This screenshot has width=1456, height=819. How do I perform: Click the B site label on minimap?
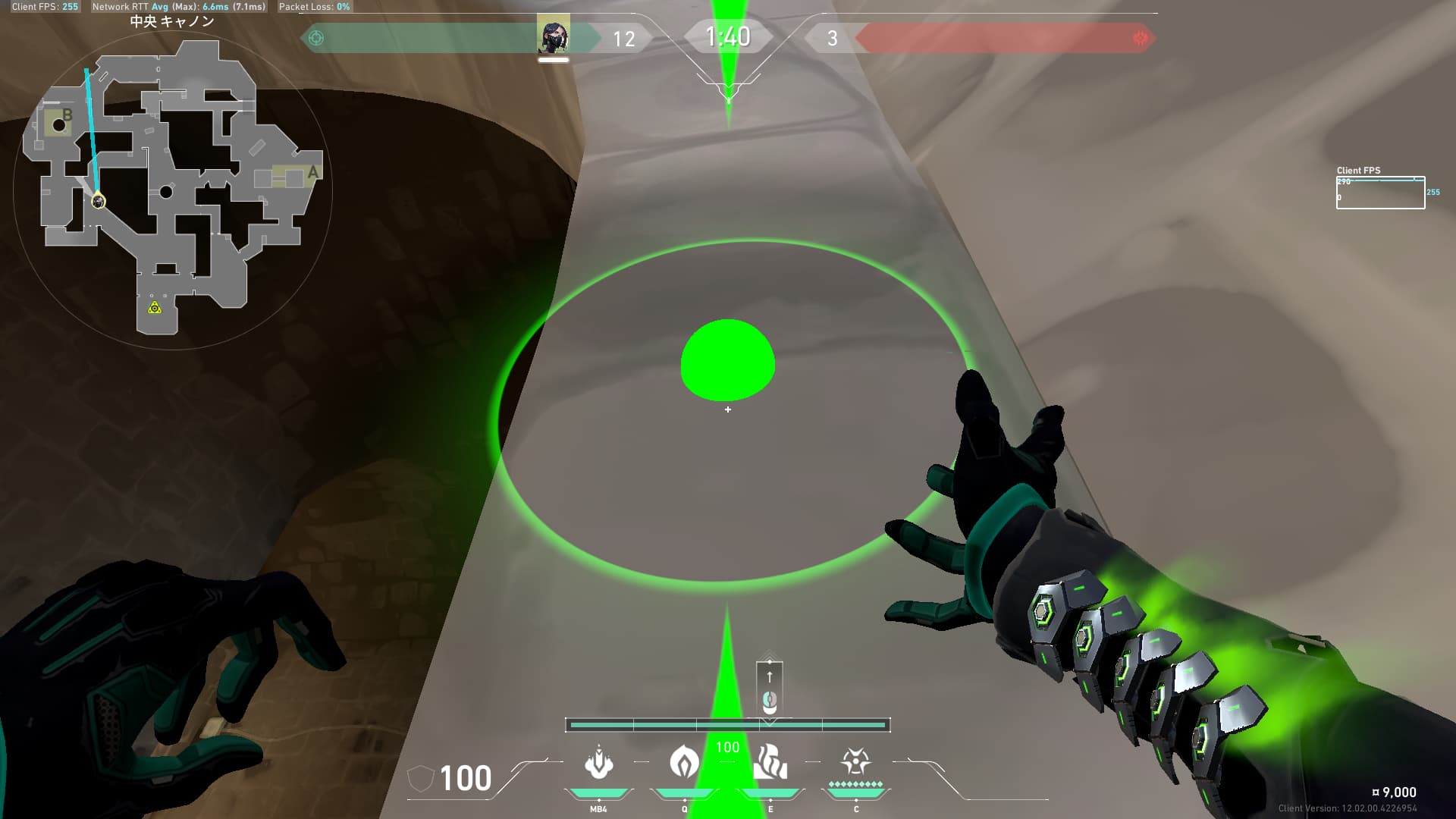coord(67,115)
